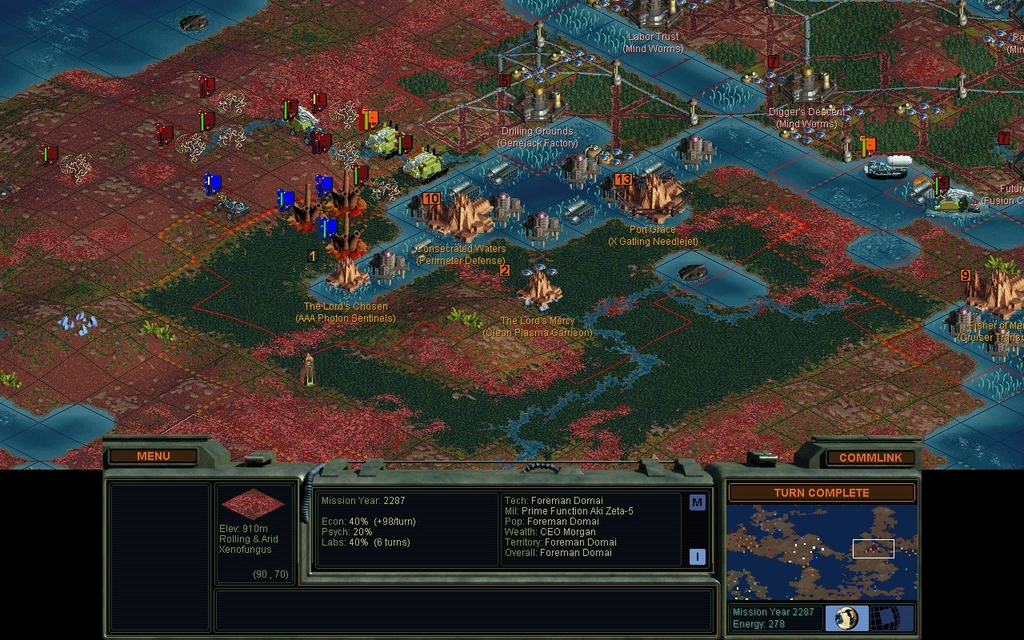
Task: Toggle the wireframe grid globe icon
Action: [x=886, y=617]
